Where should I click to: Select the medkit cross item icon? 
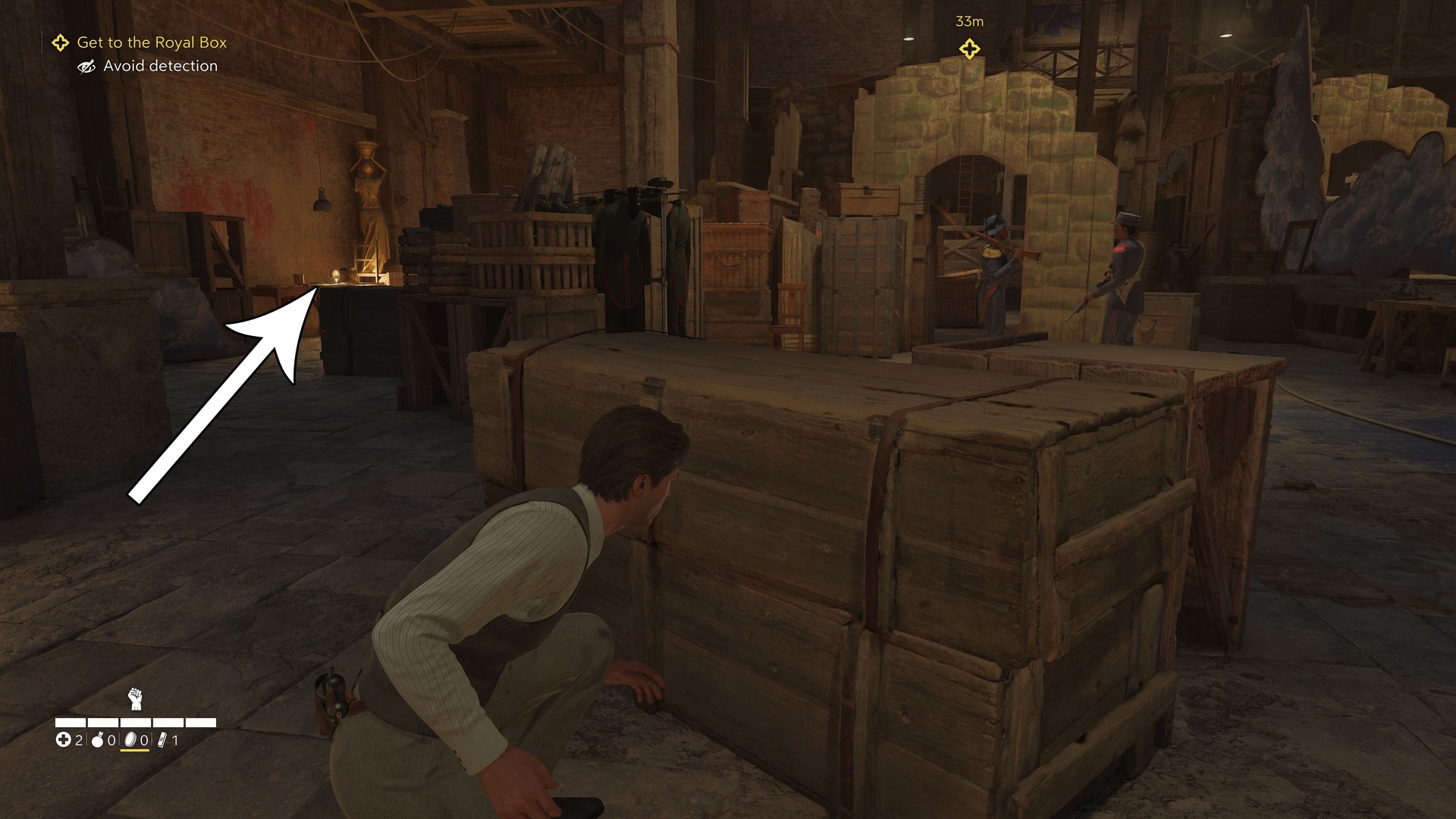pos(63,740)
